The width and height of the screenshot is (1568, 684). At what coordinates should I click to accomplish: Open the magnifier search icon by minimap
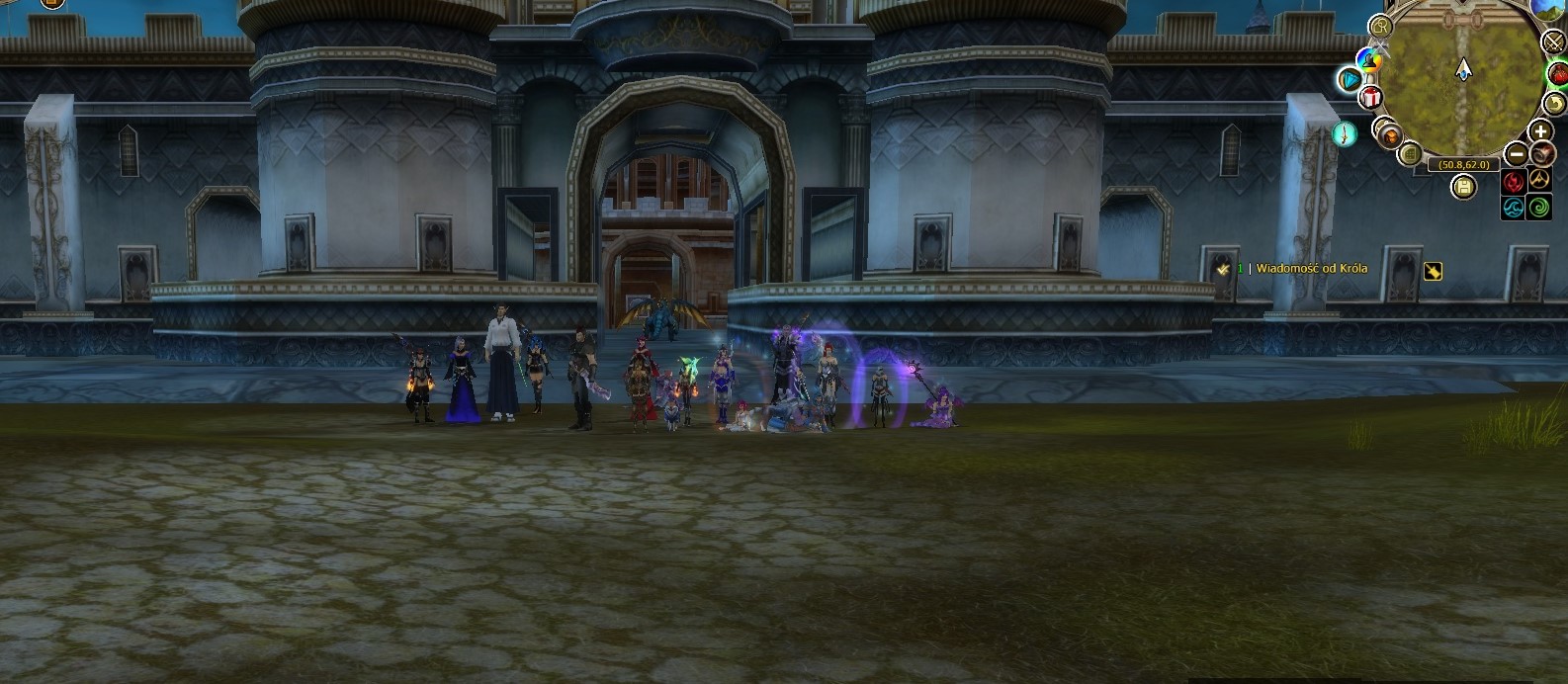pos(1380,28)
